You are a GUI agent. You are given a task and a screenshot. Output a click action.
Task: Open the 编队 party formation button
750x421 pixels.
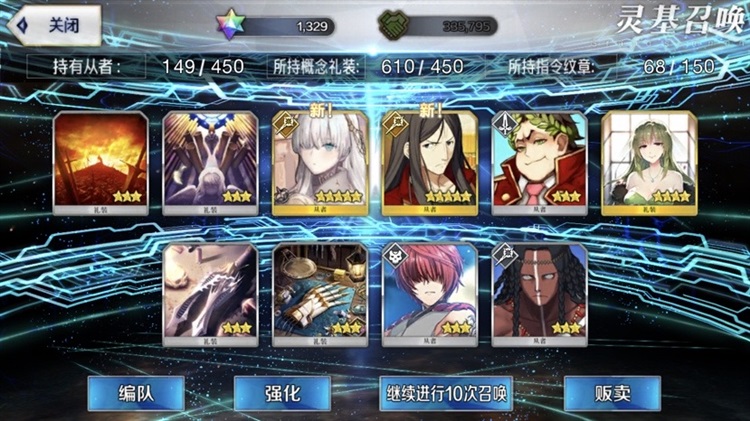[135, 392]
